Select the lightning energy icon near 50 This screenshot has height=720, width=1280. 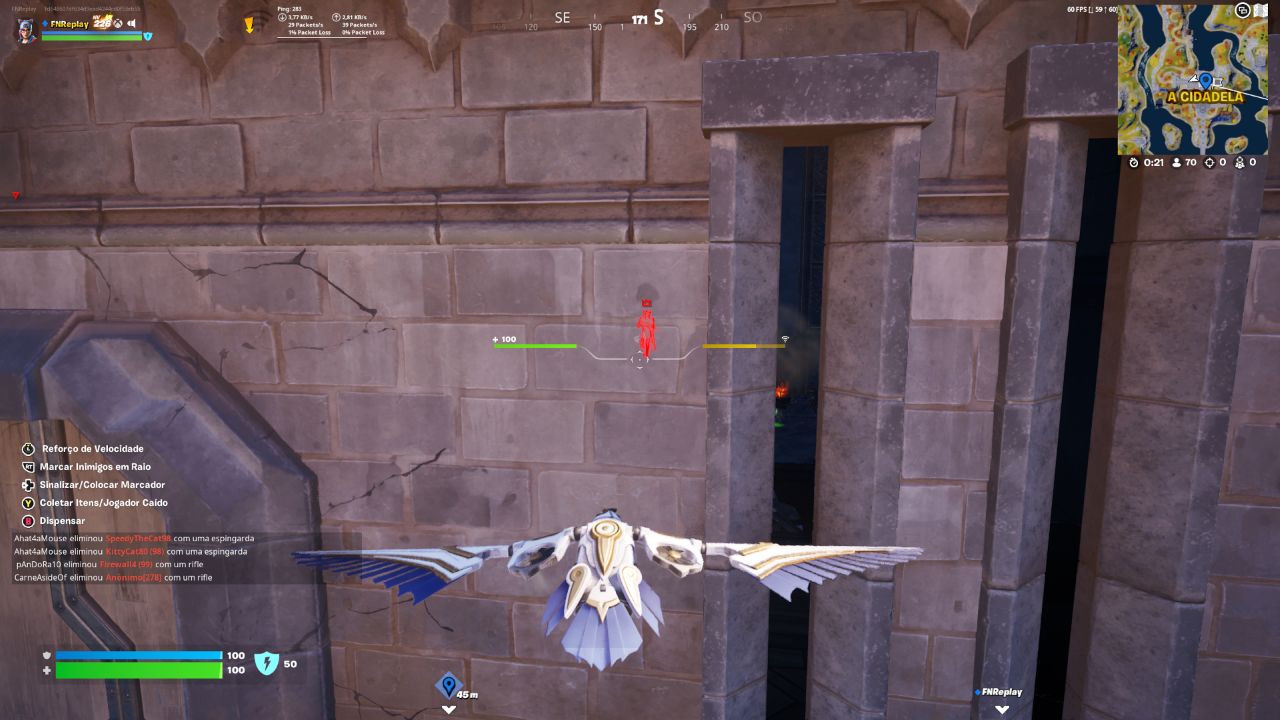tap(267, 663)
